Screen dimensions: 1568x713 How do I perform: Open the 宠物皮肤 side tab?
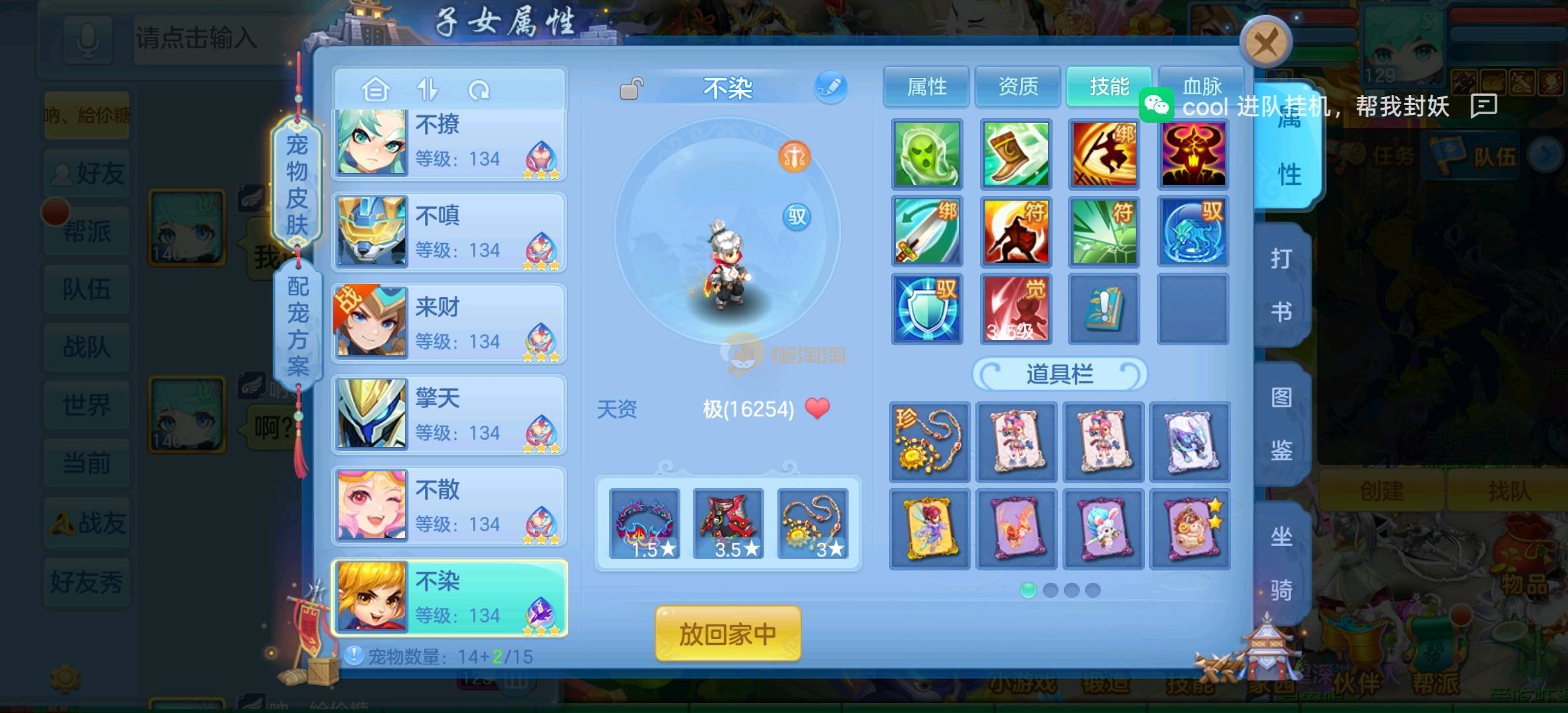click(297, 185)
